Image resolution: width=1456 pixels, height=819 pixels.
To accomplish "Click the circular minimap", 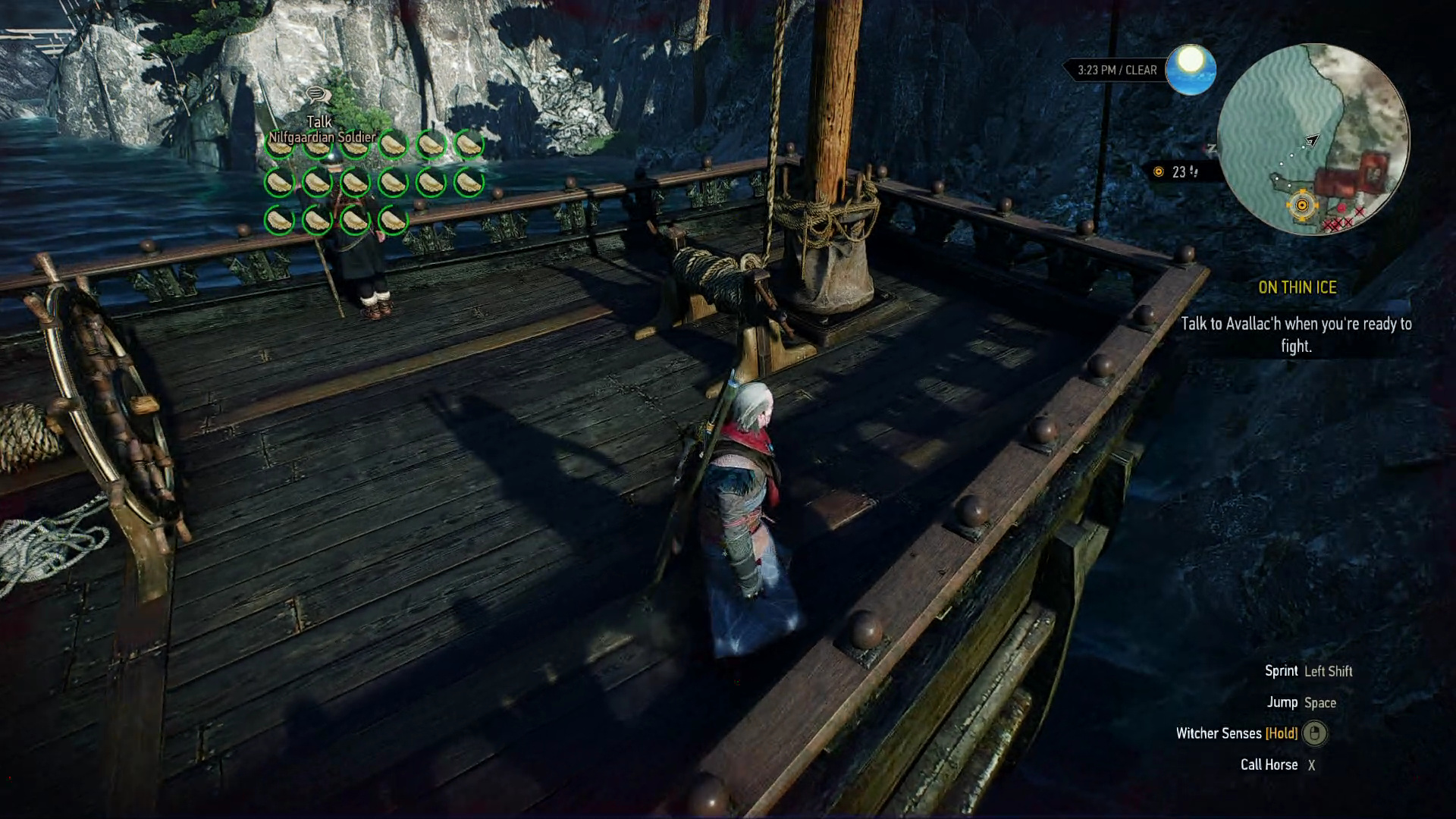I will [1313, 139].
